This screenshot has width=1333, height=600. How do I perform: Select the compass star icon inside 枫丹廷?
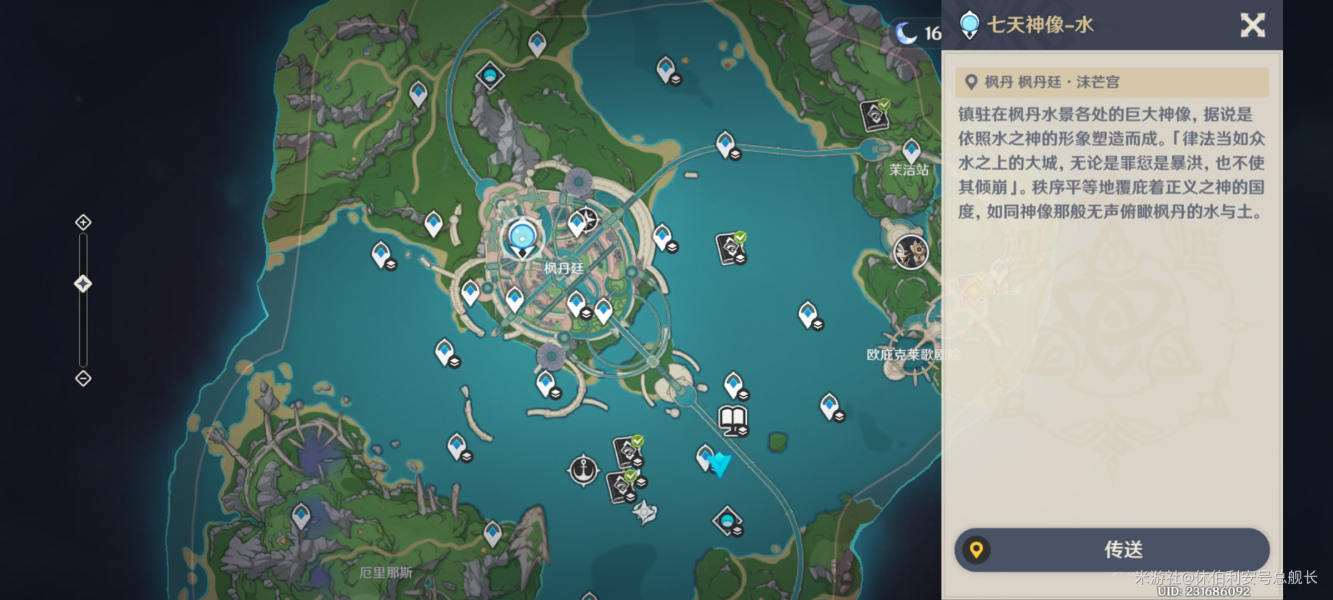590,218
